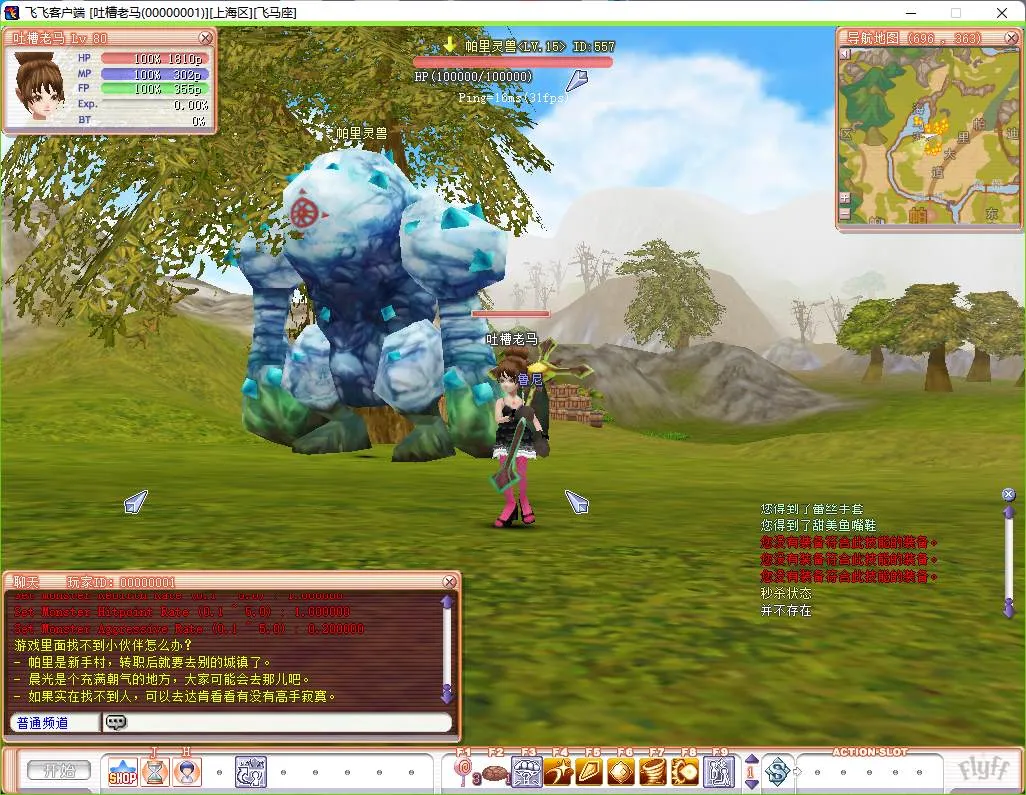Click the 开始 start button on taskbar
The height and width of the screenshot is (795, 1026).
58,771
